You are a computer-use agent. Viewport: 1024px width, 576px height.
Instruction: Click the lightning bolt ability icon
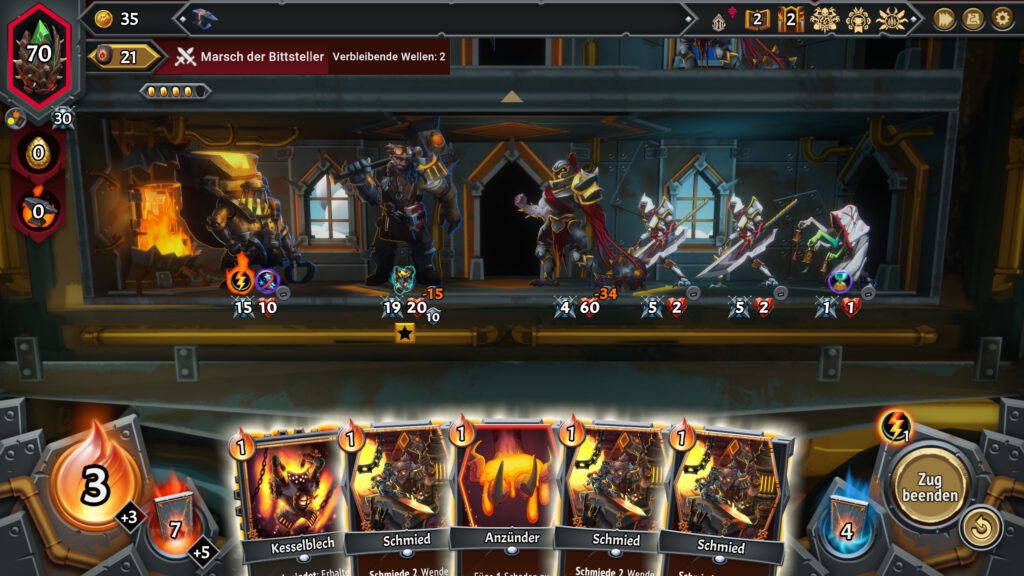pos(894,427)
